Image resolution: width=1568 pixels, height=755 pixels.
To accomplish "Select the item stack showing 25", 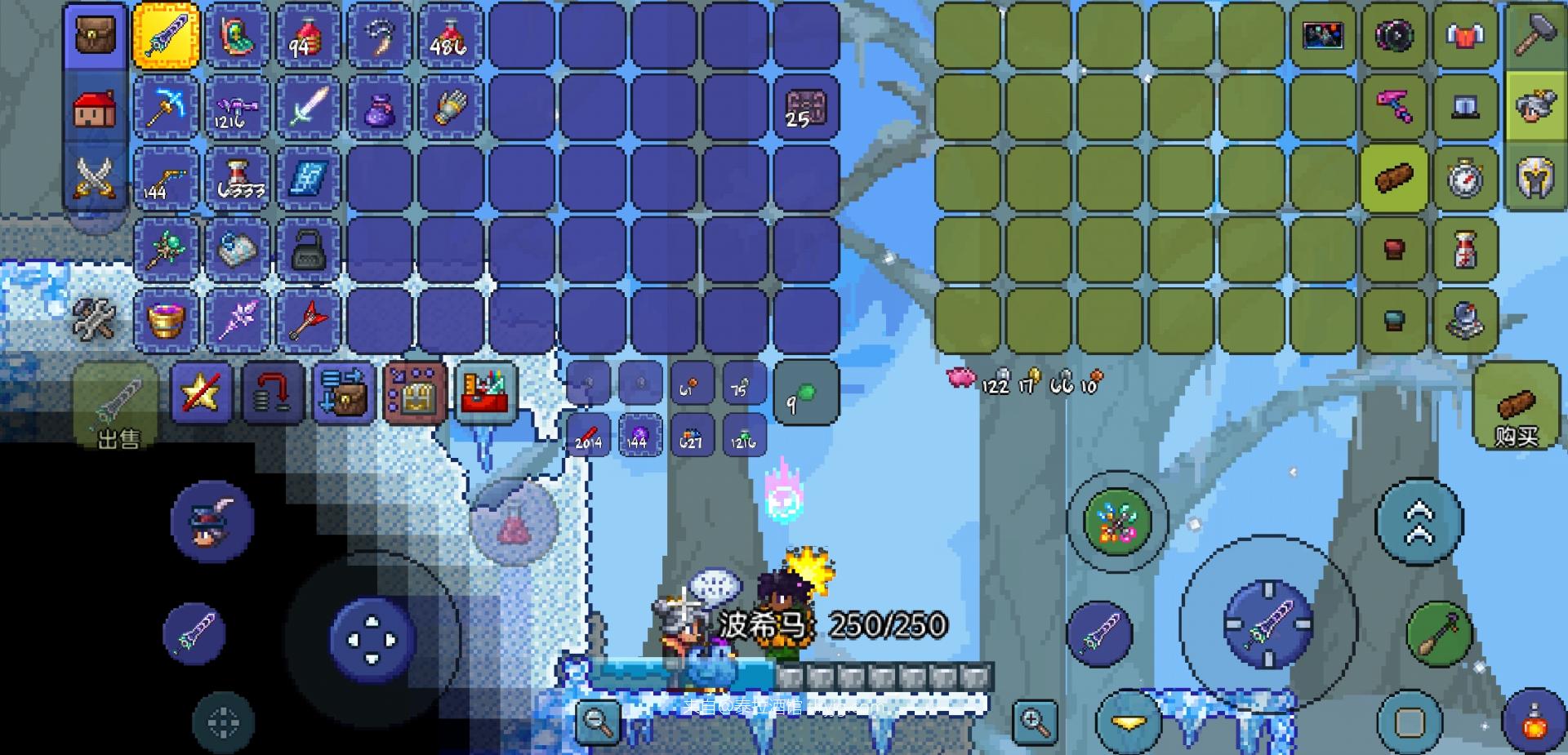I will point(806,108).
